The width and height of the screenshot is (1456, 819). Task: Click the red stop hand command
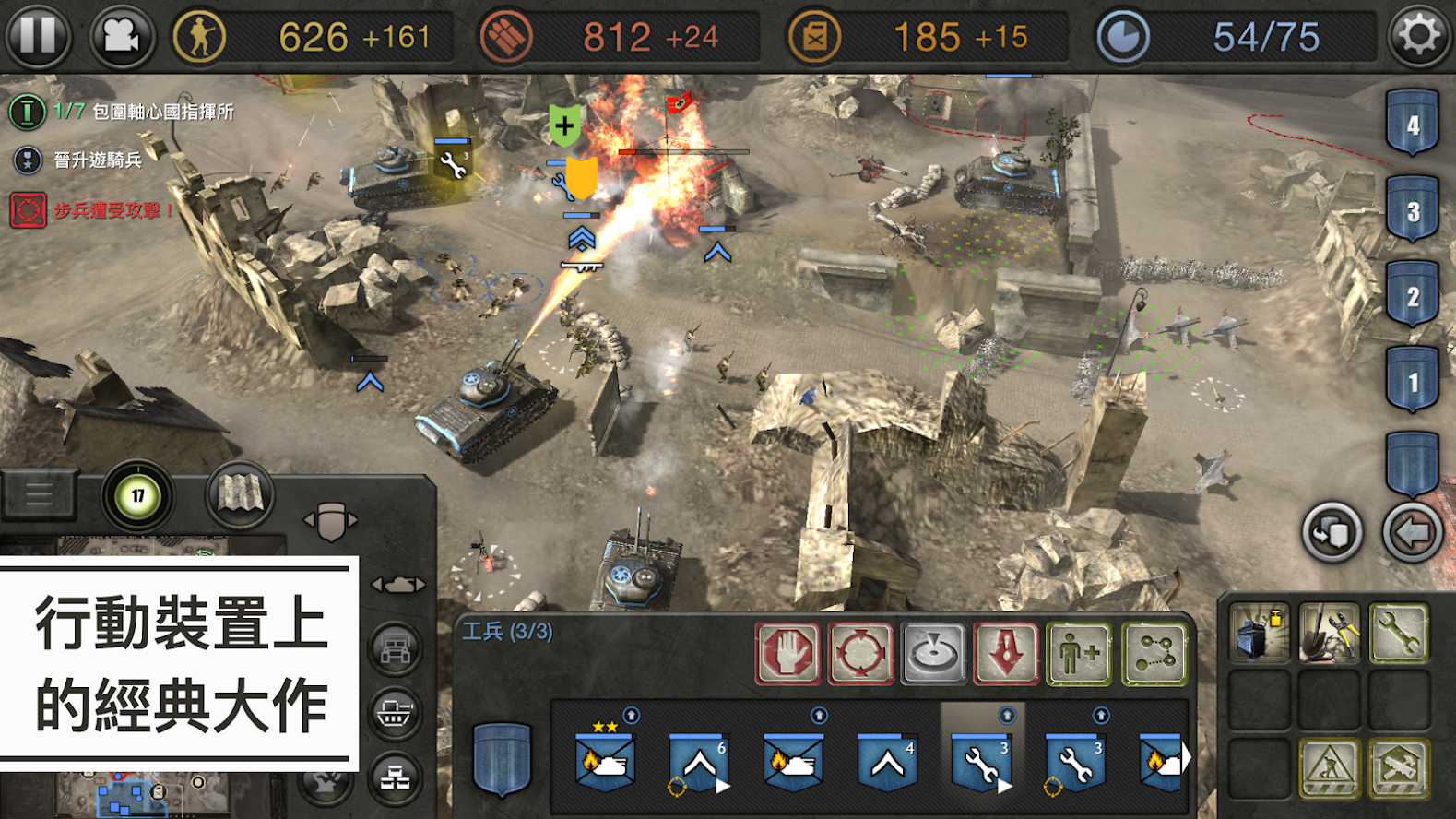tap(787, 653)
